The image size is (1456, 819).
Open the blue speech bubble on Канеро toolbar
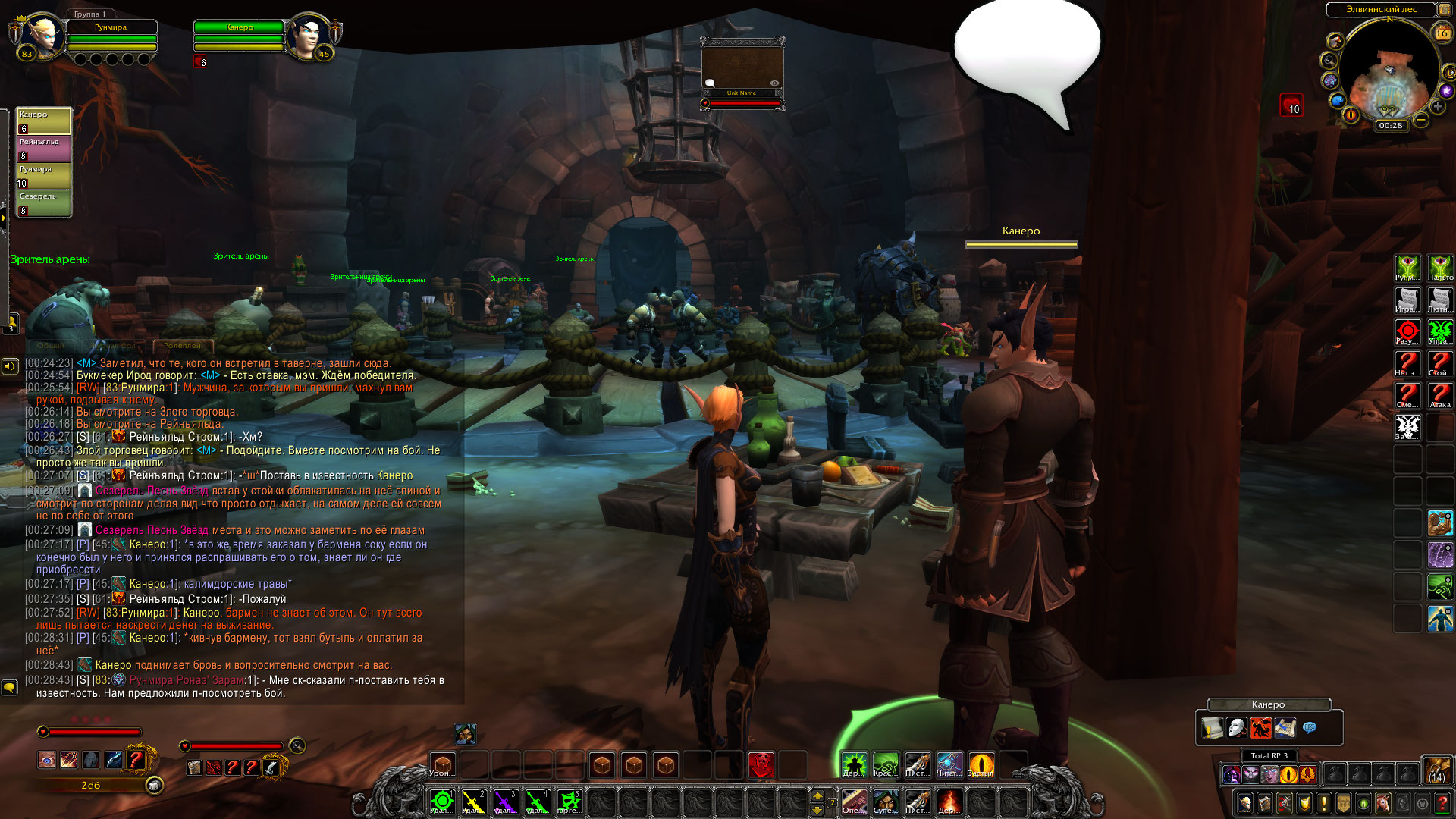1309,728
